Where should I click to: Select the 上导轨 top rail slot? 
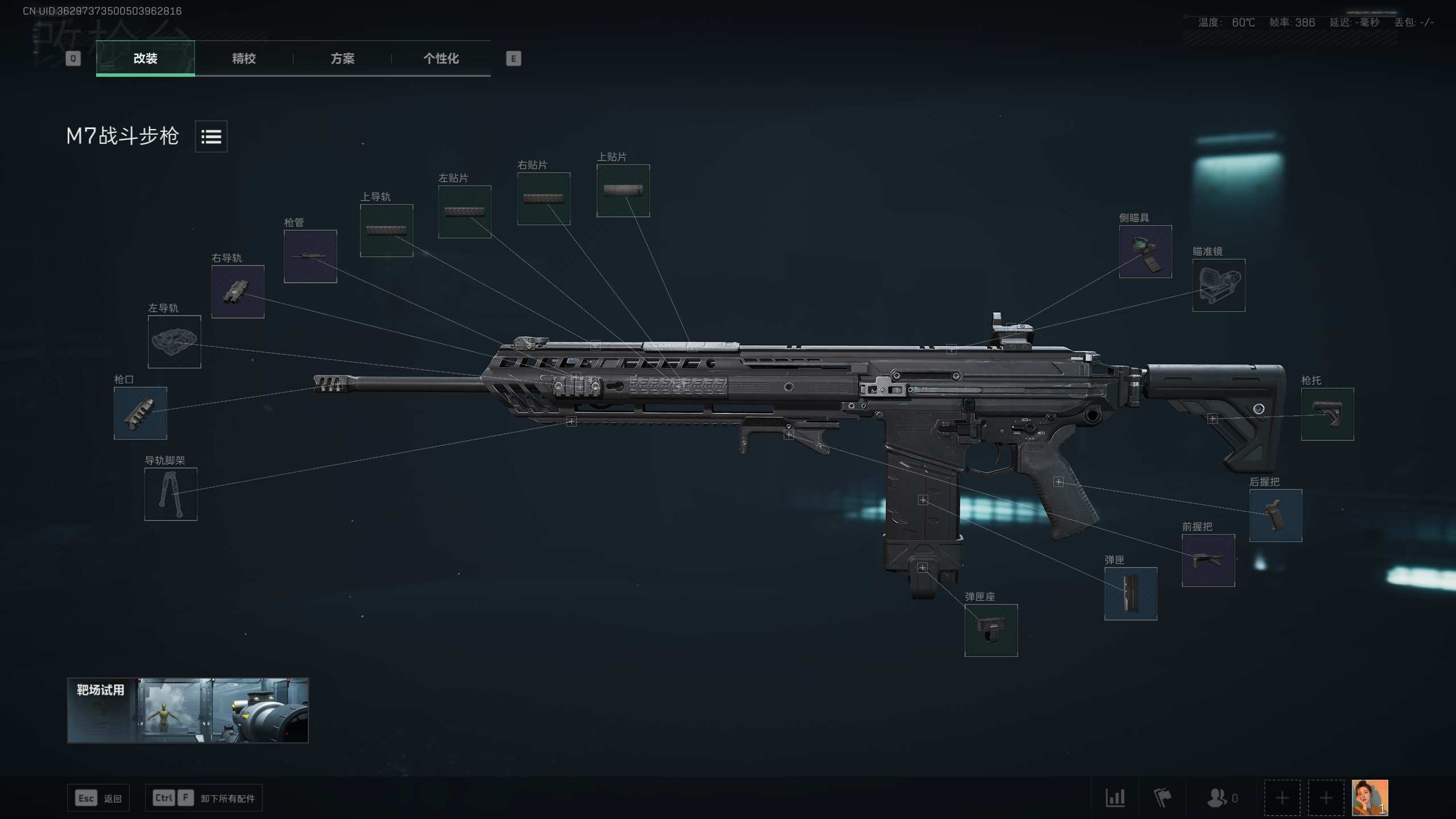click(386, 230)
